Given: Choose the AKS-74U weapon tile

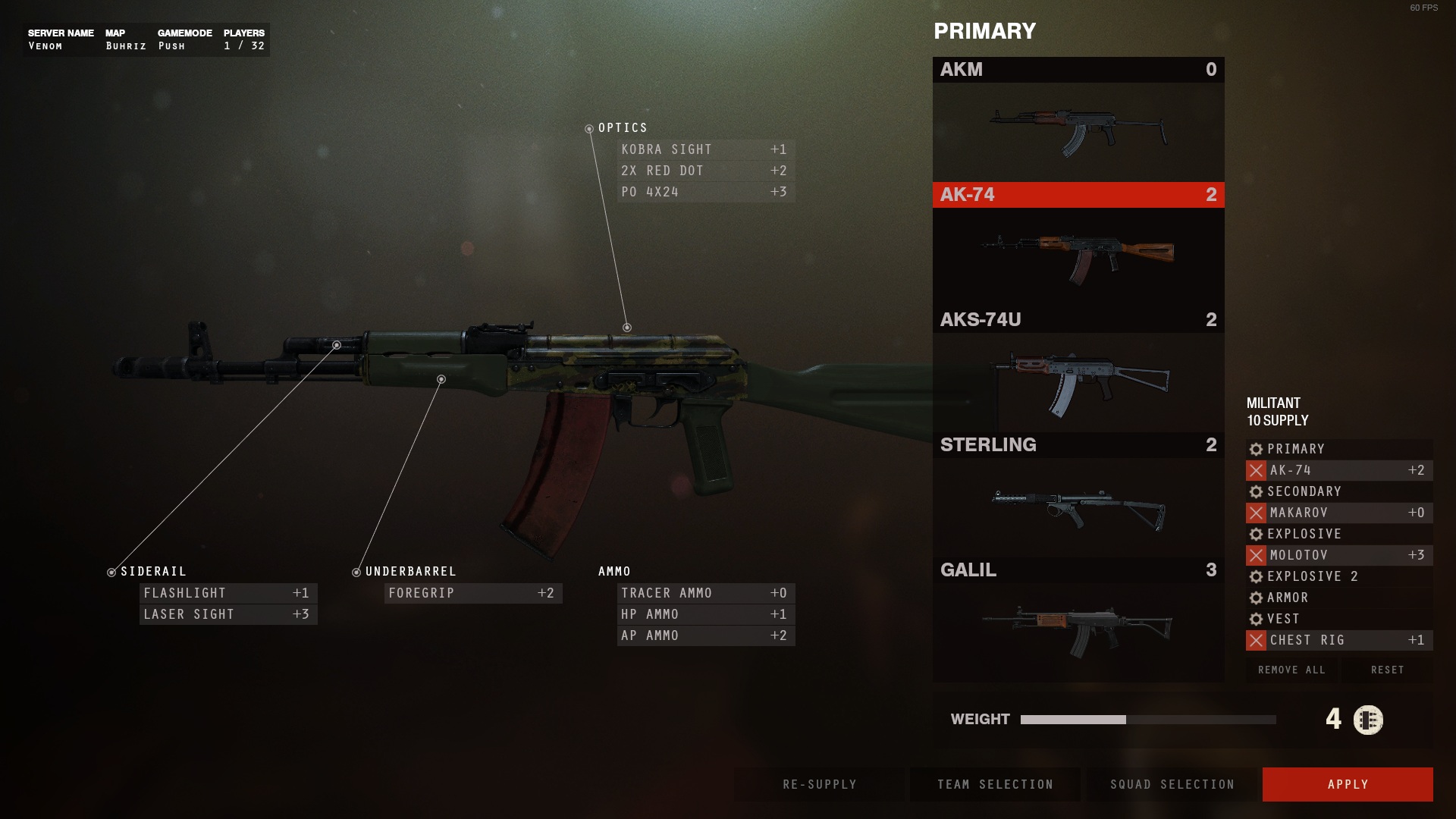Looking at the screenshot, I should (x=1078, y=369).
